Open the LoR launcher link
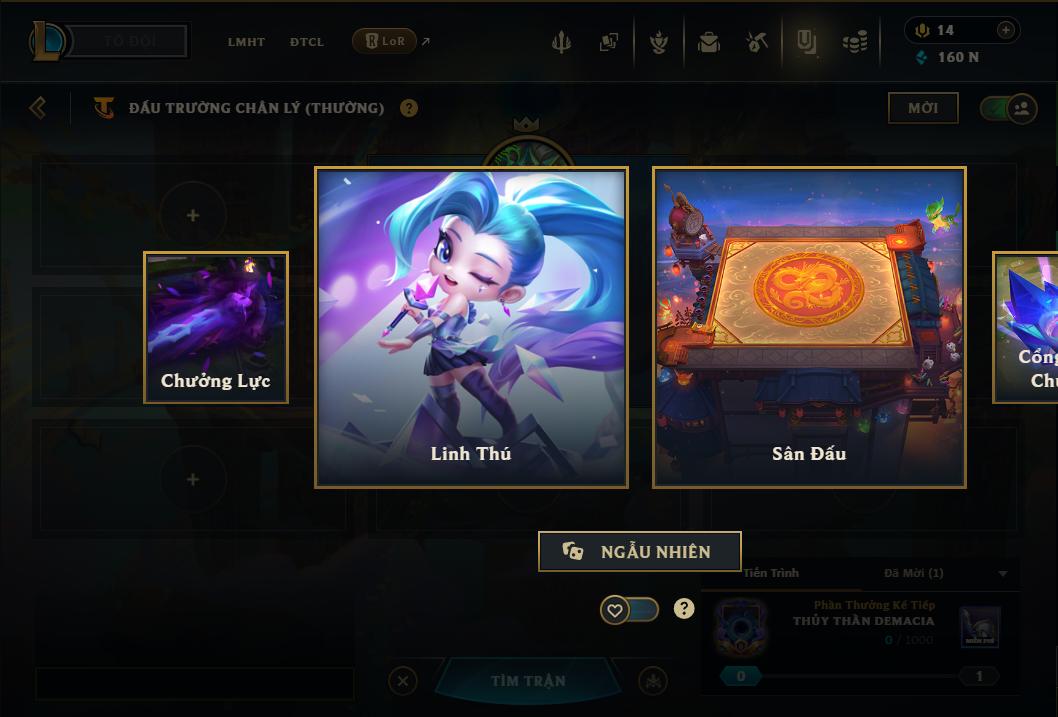1058x717 pixels. [385, 41]
